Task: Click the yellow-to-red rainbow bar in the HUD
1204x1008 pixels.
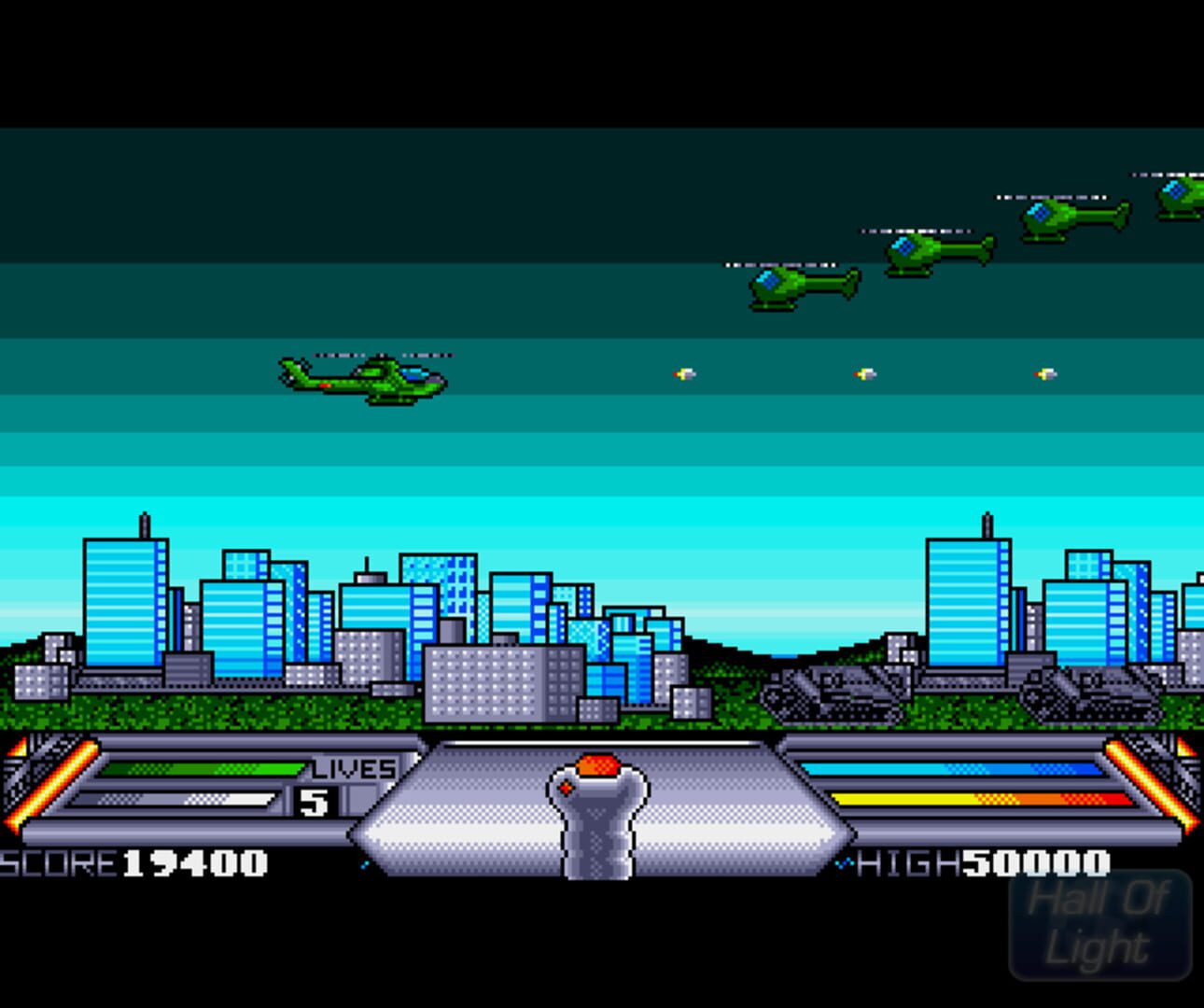Action: tap(975, 800)
